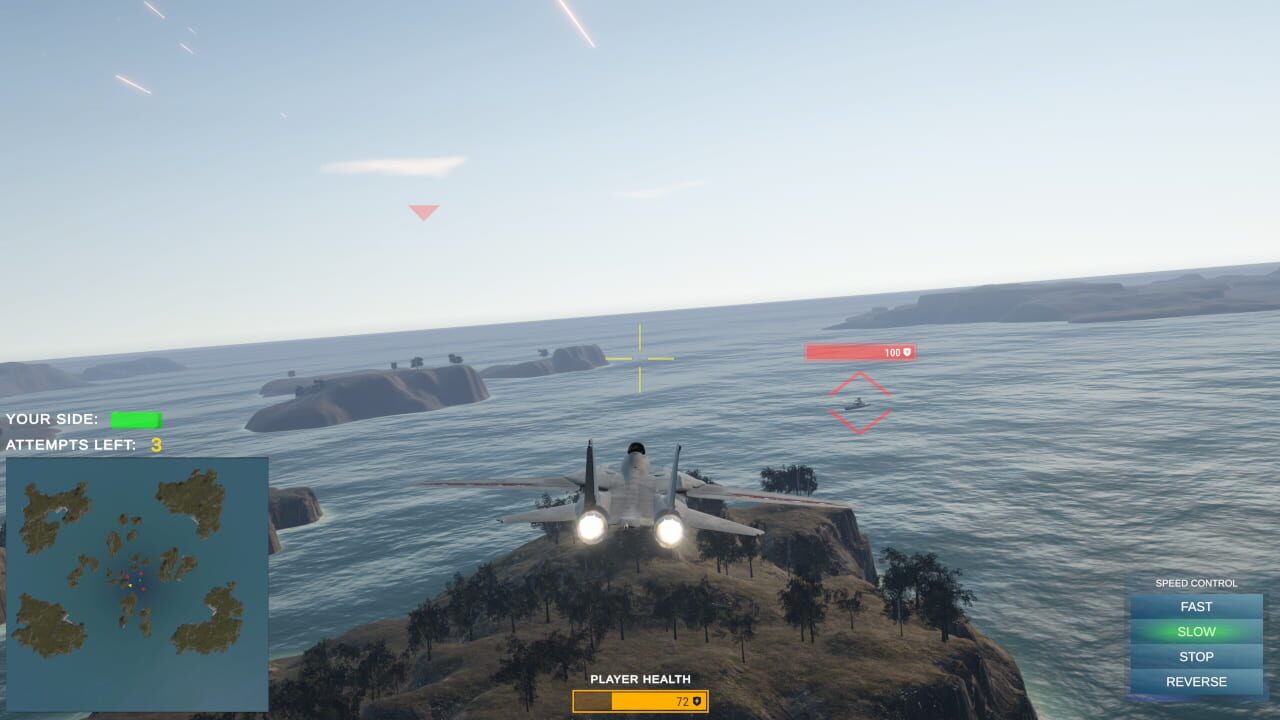Click the yellow player arrow on the minimap
The height and width of the screenshot is (720, 1280).
(x=130, y=585)
